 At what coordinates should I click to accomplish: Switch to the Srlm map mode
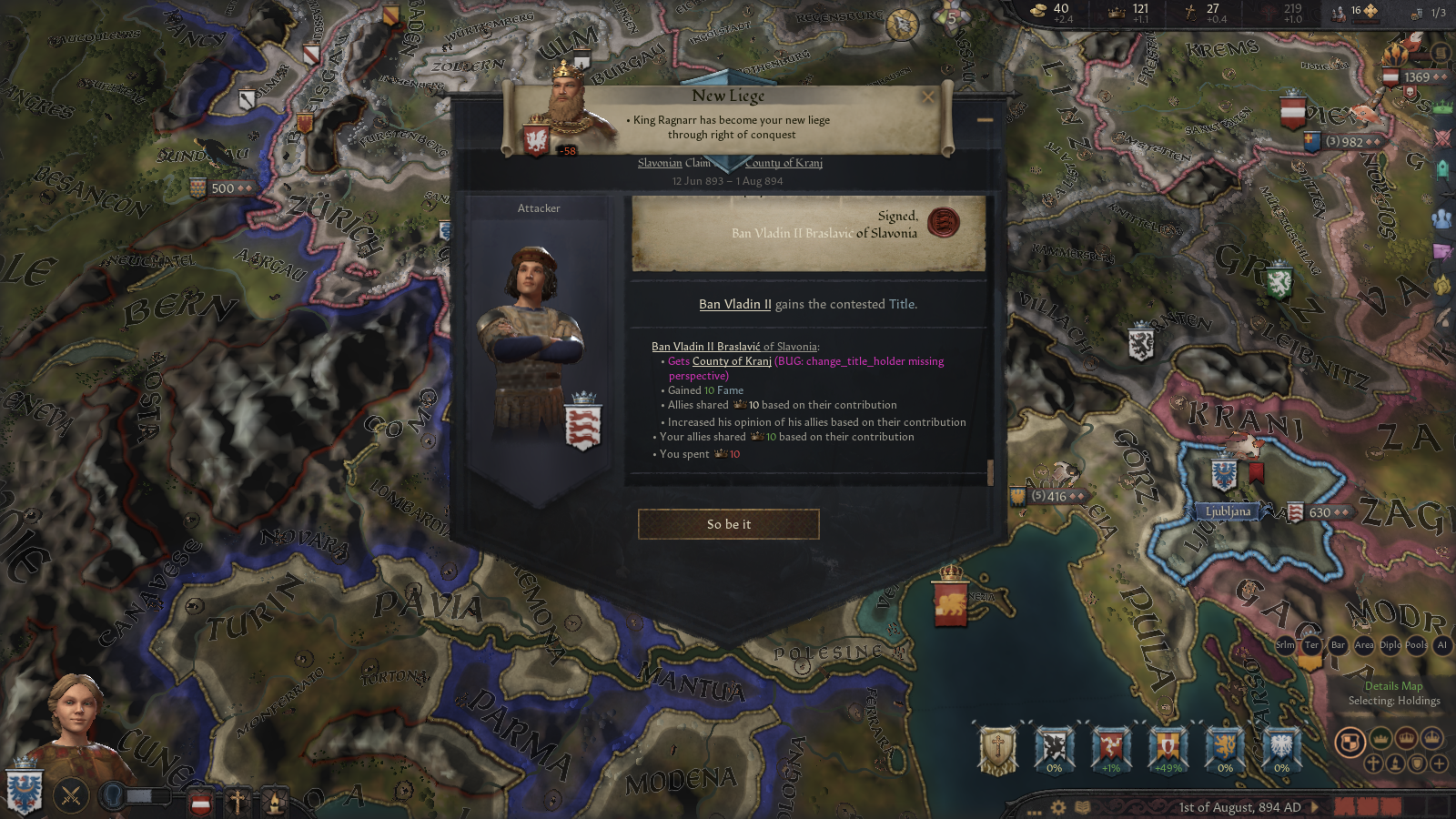(x=1285, y=644)
